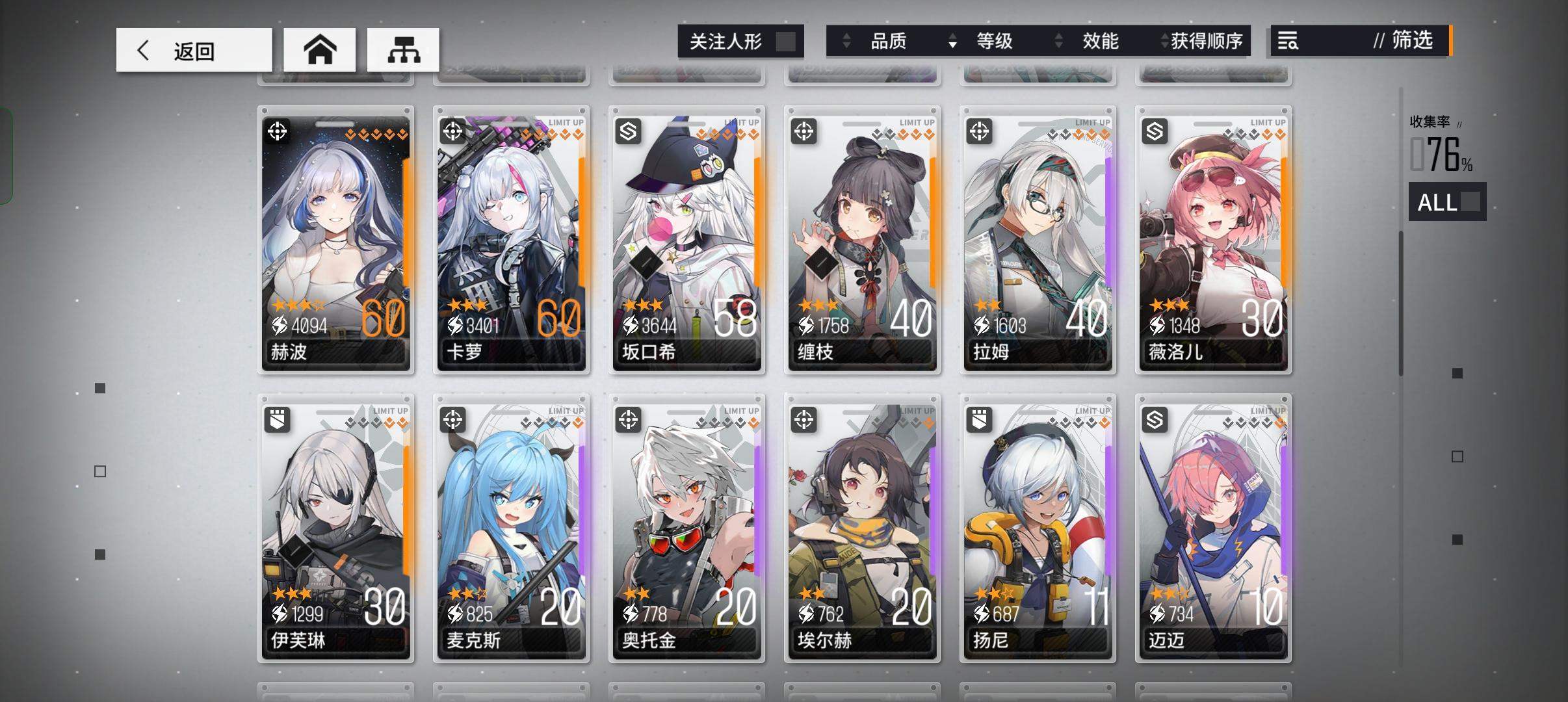Image resolution: width=1568 pixels, height=702 pixels.
Task: Select the crosshair class icon on 赫波's card
Action: point(278,132)
